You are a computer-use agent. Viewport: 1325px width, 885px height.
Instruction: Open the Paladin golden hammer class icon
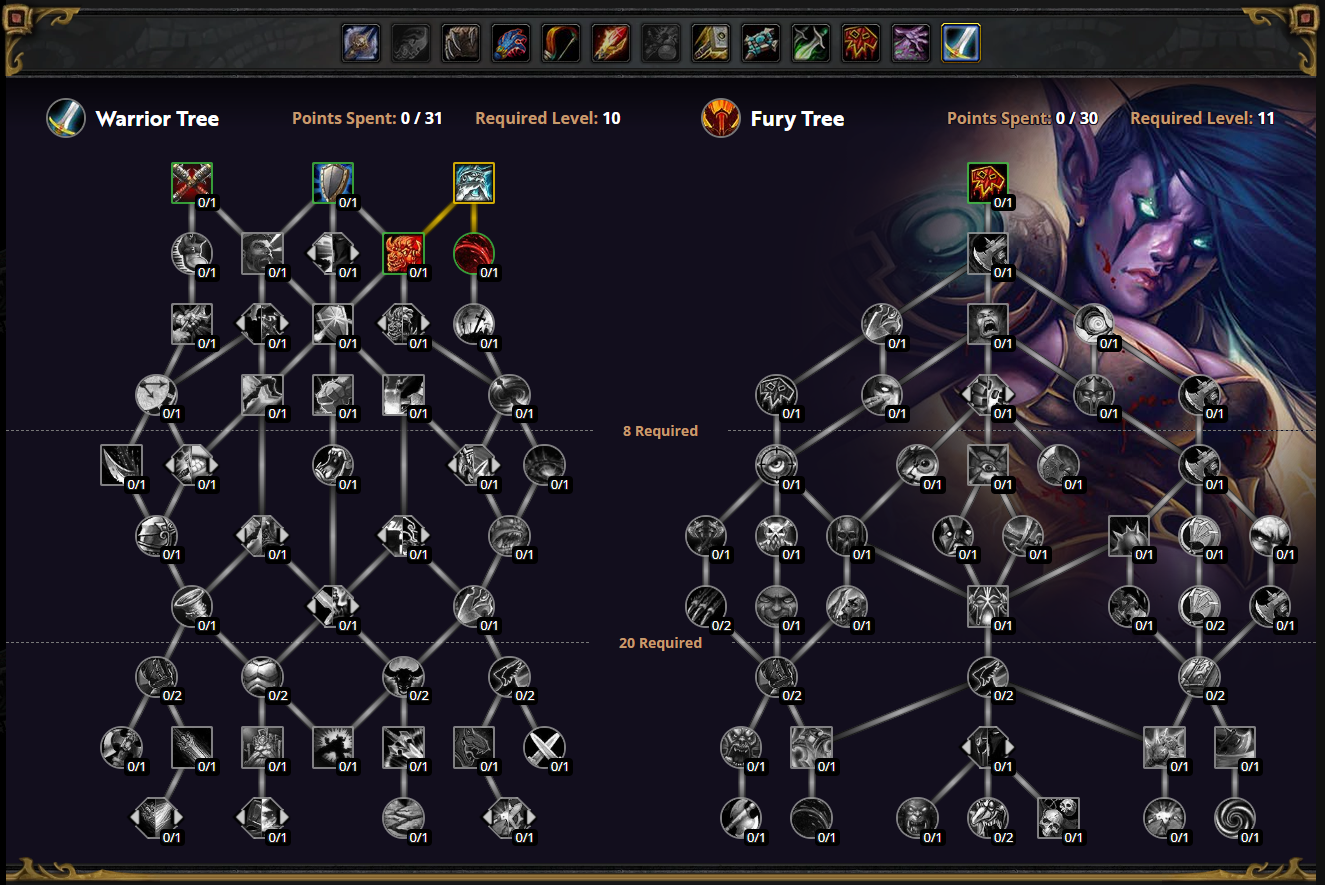point(711,43)
